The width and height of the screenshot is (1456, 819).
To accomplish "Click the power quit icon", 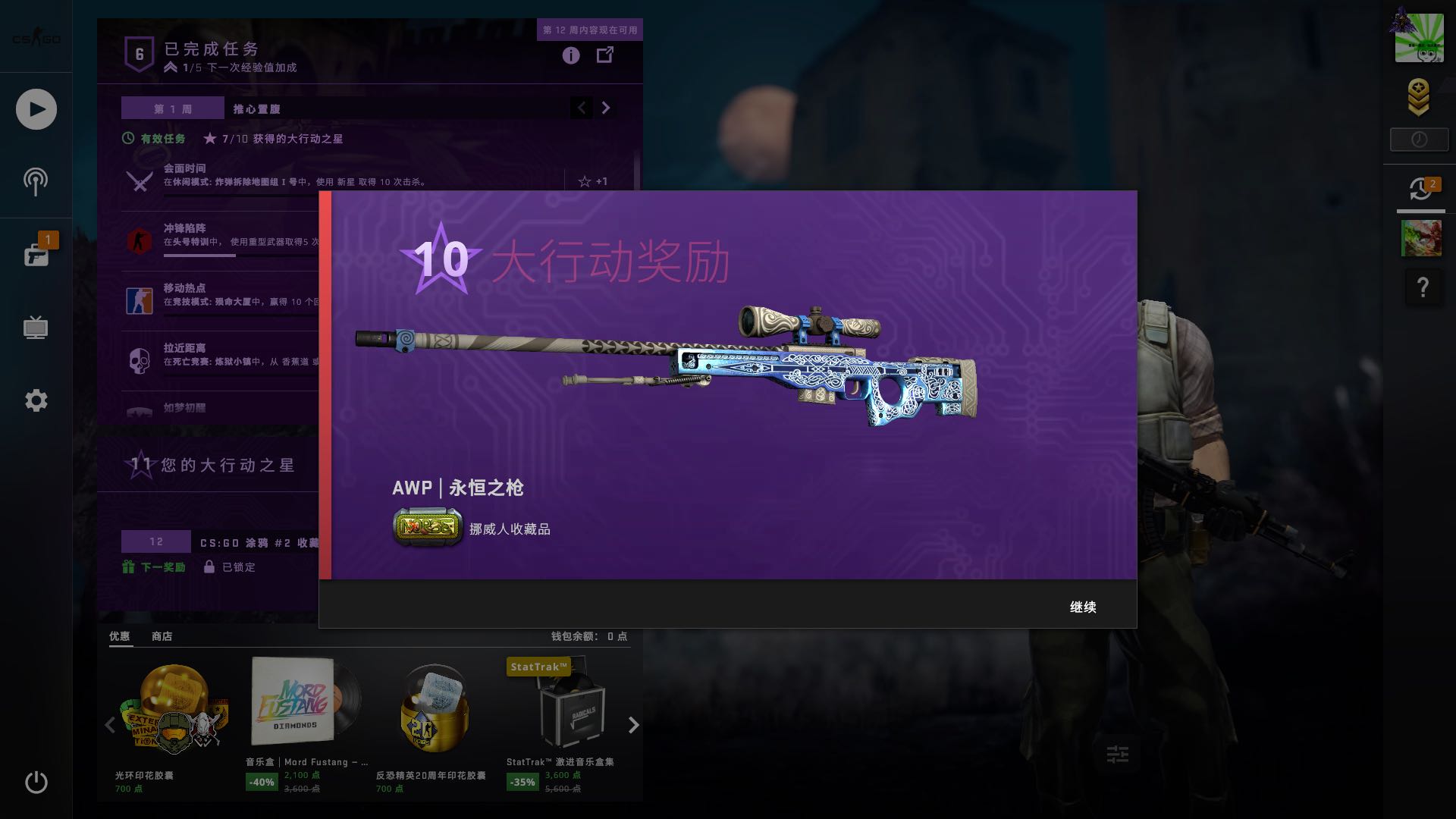I will (36, 782).
